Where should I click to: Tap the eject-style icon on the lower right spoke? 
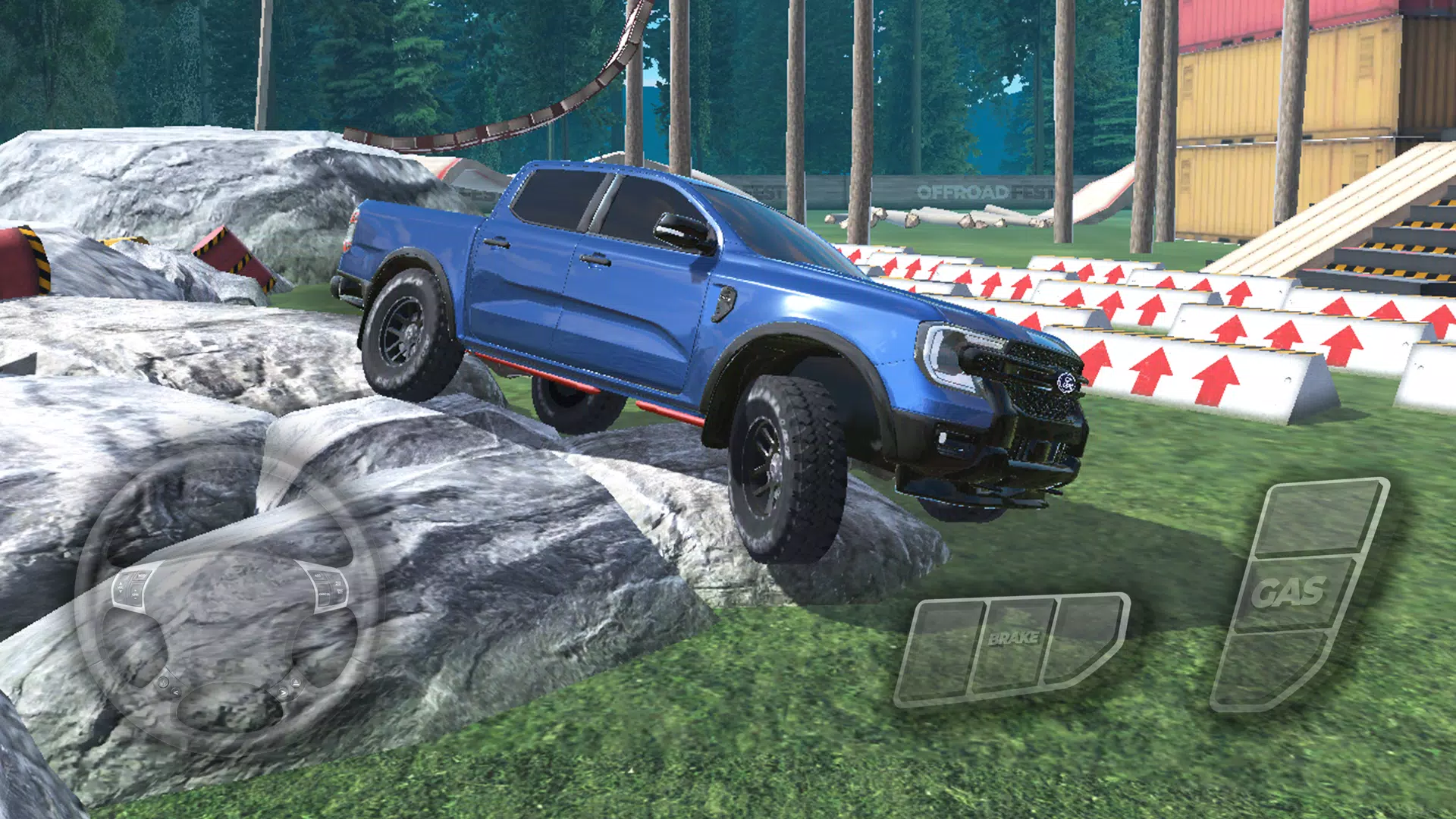pyautogui.click(x=296, y=682)
